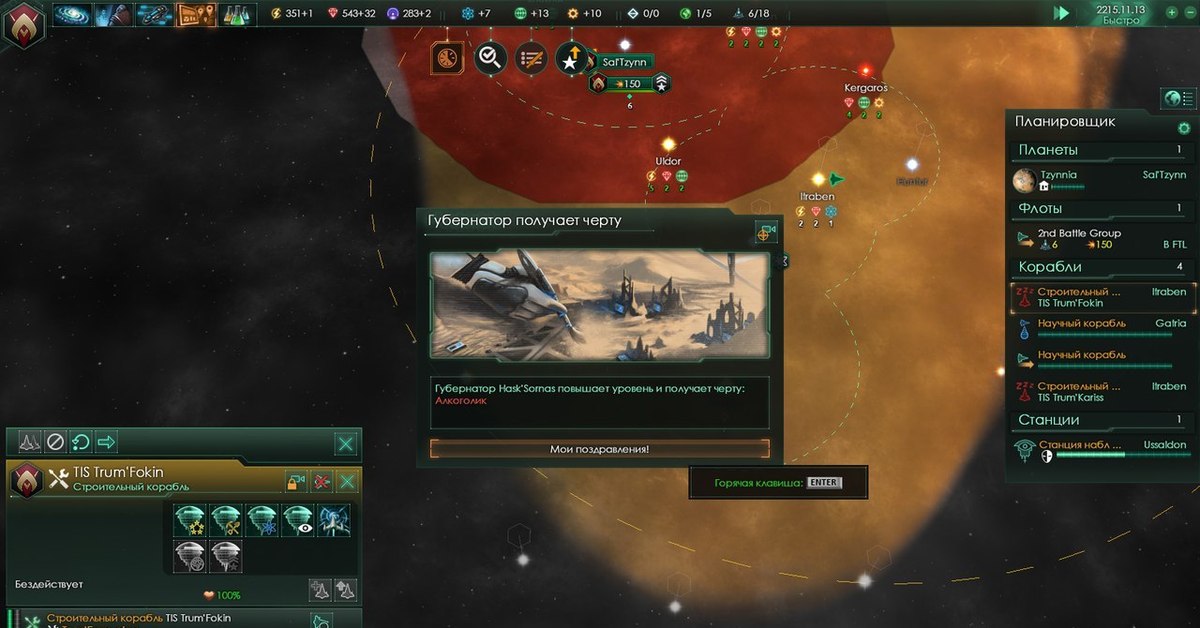The height and width of the screenshot is (628, 1200).
Task: Build an observation post (eye station icon)
Action: (298, 520)
